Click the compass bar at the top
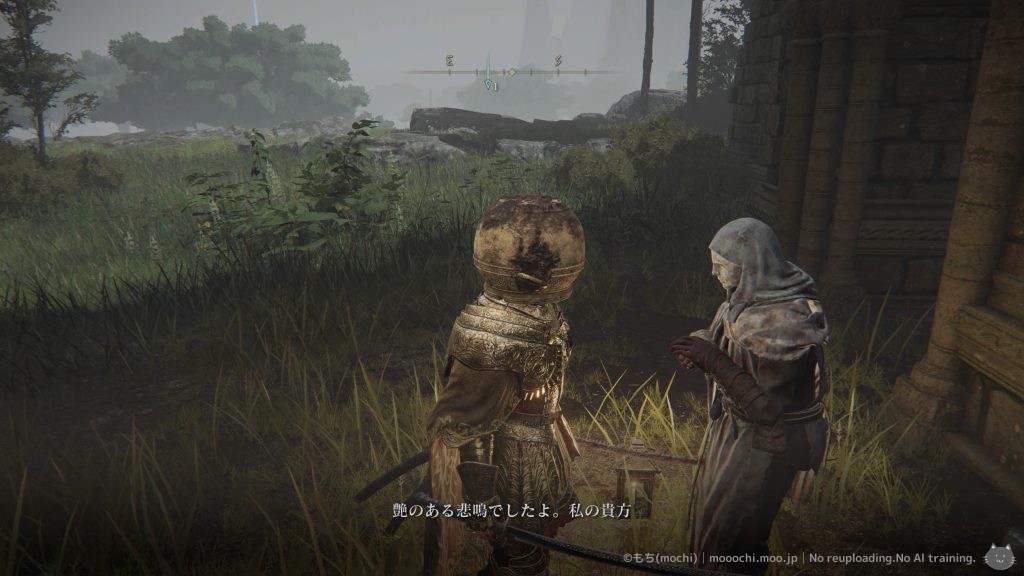Image resolution: width=1024 pixels, height=576 pixels. 510,72
